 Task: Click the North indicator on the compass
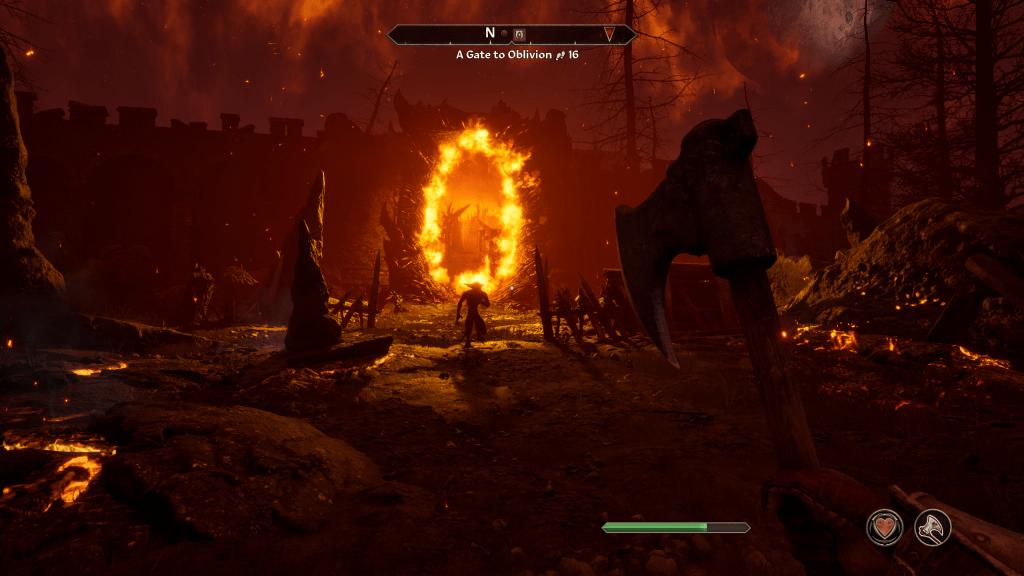pos(491,34)
